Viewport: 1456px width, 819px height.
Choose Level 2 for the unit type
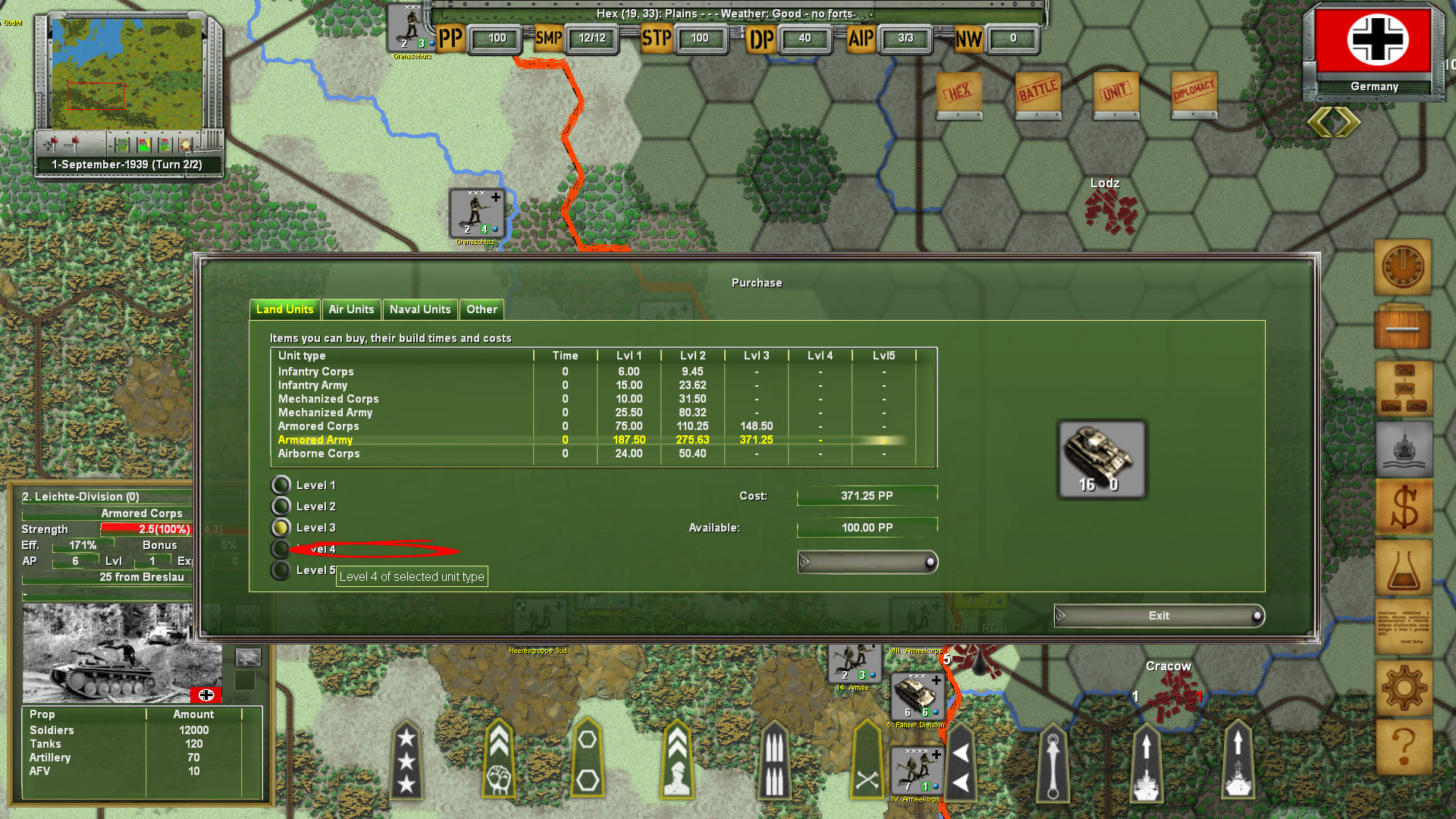281,506
